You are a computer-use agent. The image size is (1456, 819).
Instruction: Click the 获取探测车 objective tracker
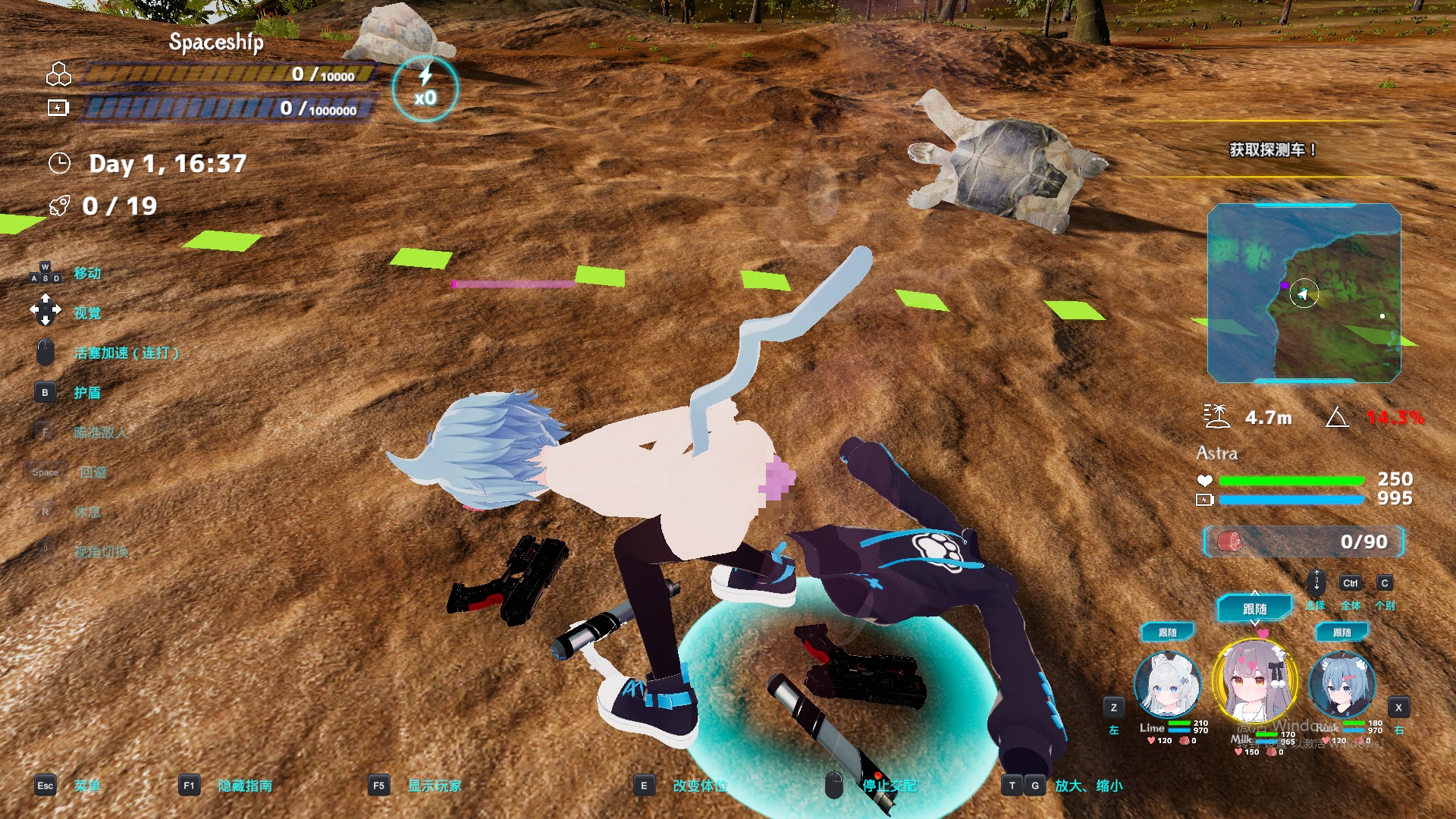[1272, 150]
